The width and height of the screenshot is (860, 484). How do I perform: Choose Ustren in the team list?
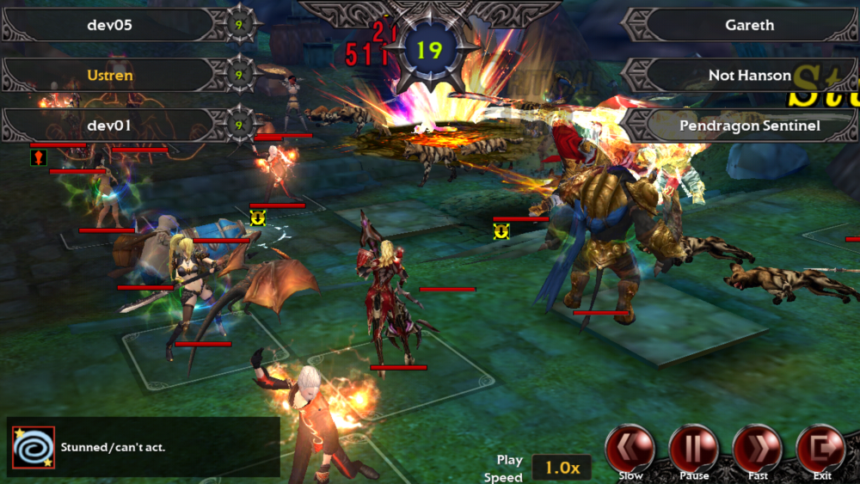click(110, 74)
